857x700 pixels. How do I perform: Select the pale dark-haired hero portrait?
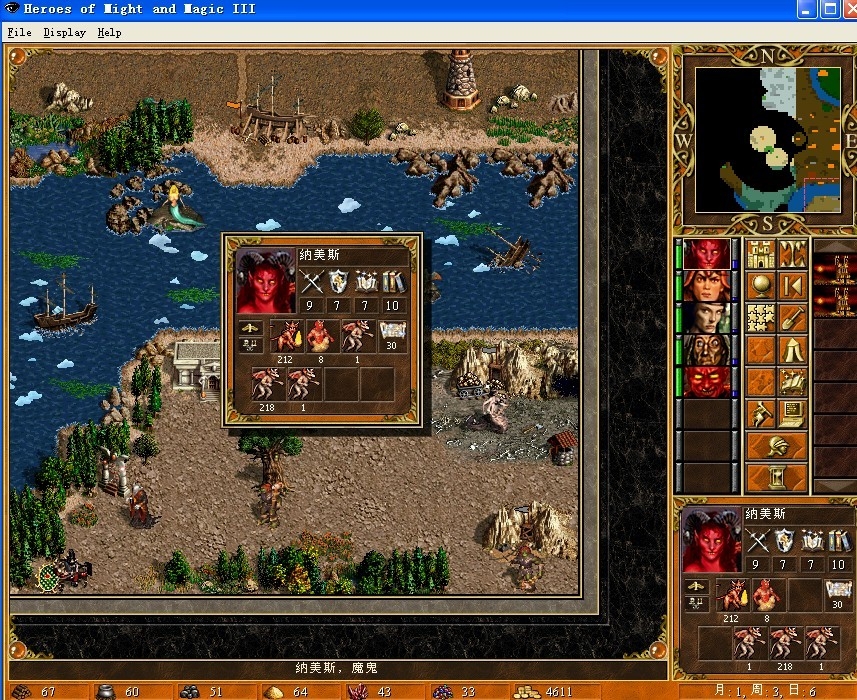point(708,318)
